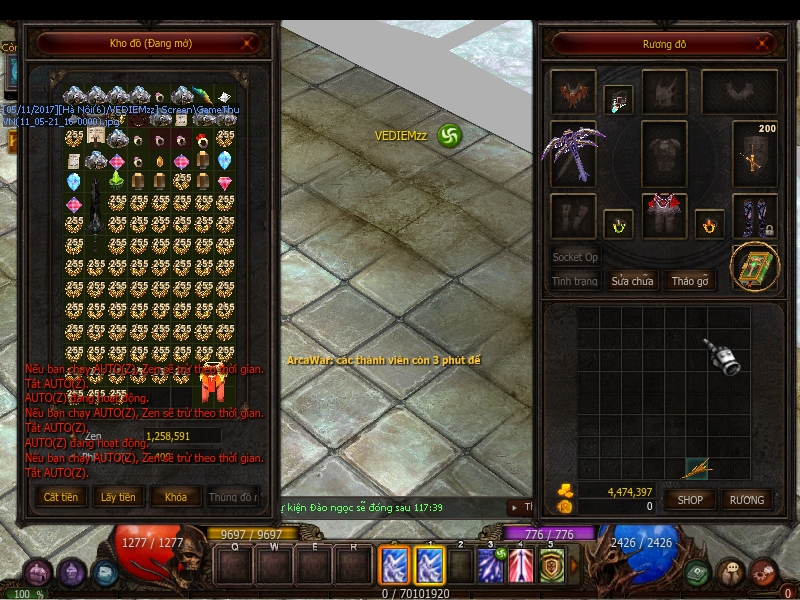The height and width of the screenshot is (600, 800).
Task: Lock the vault with Khóa
Action: tap(175, 497)
